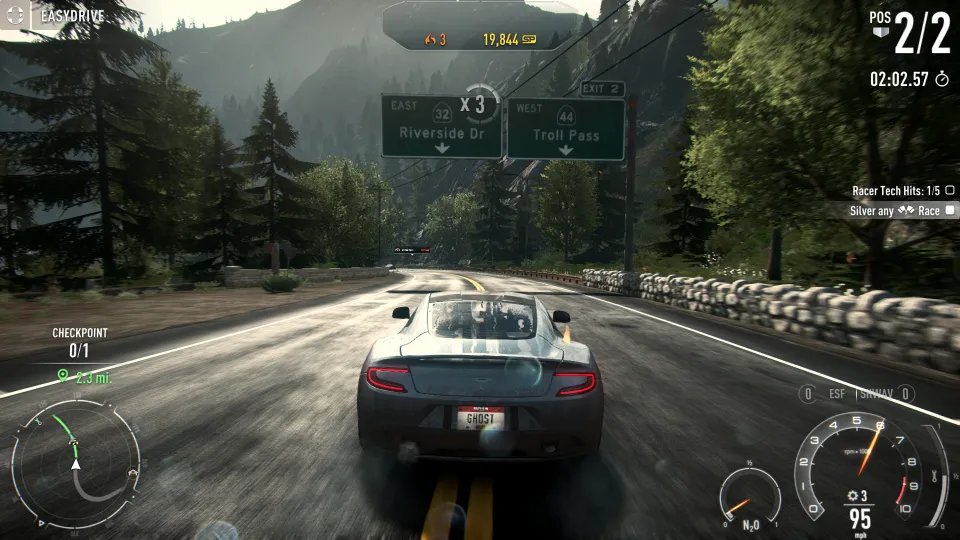The image size is (960, 540).
Task: Click the circular minimap
Action: point(75,464)
